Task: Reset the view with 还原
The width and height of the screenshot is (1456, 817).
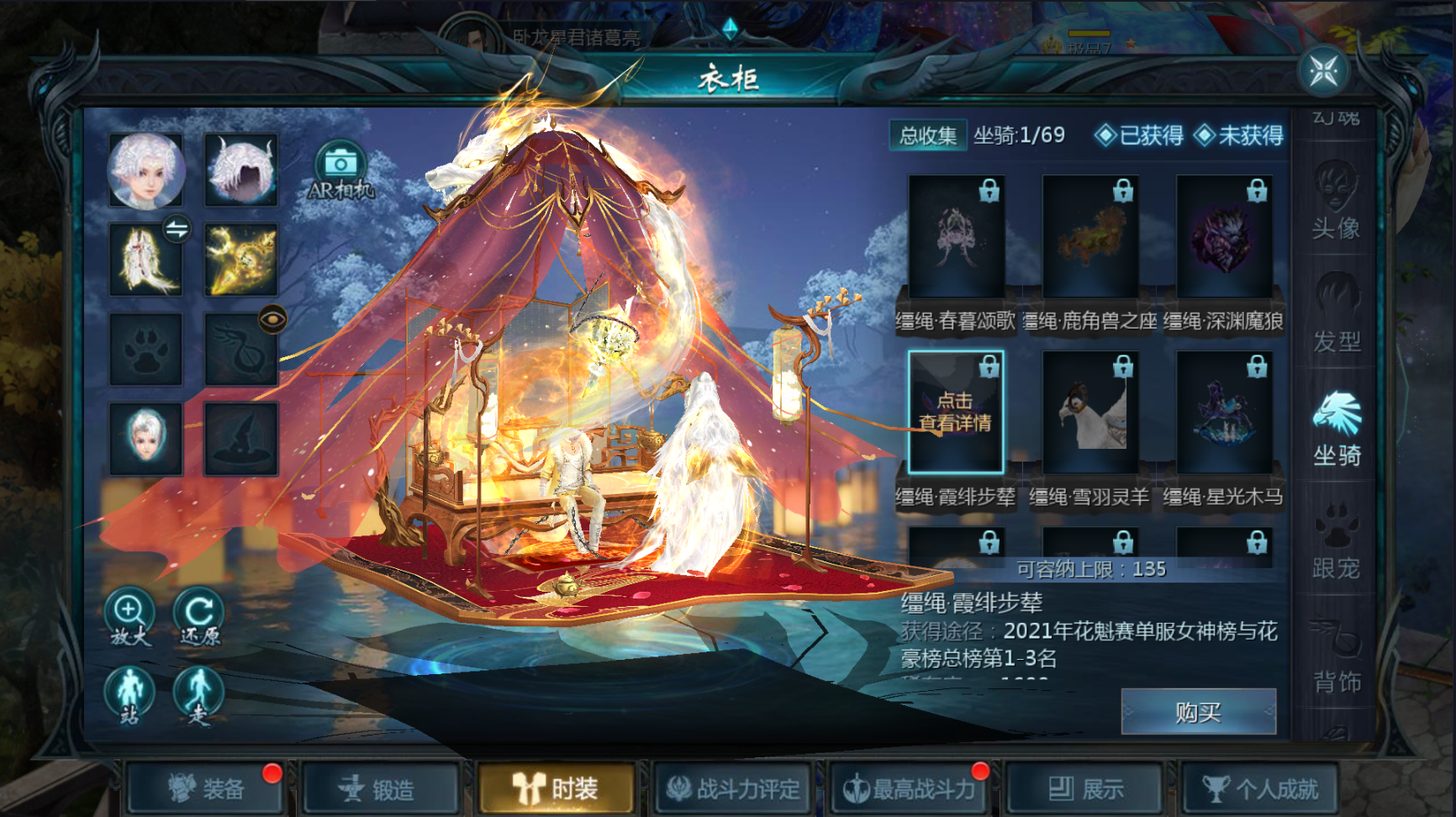Action: 199,616
